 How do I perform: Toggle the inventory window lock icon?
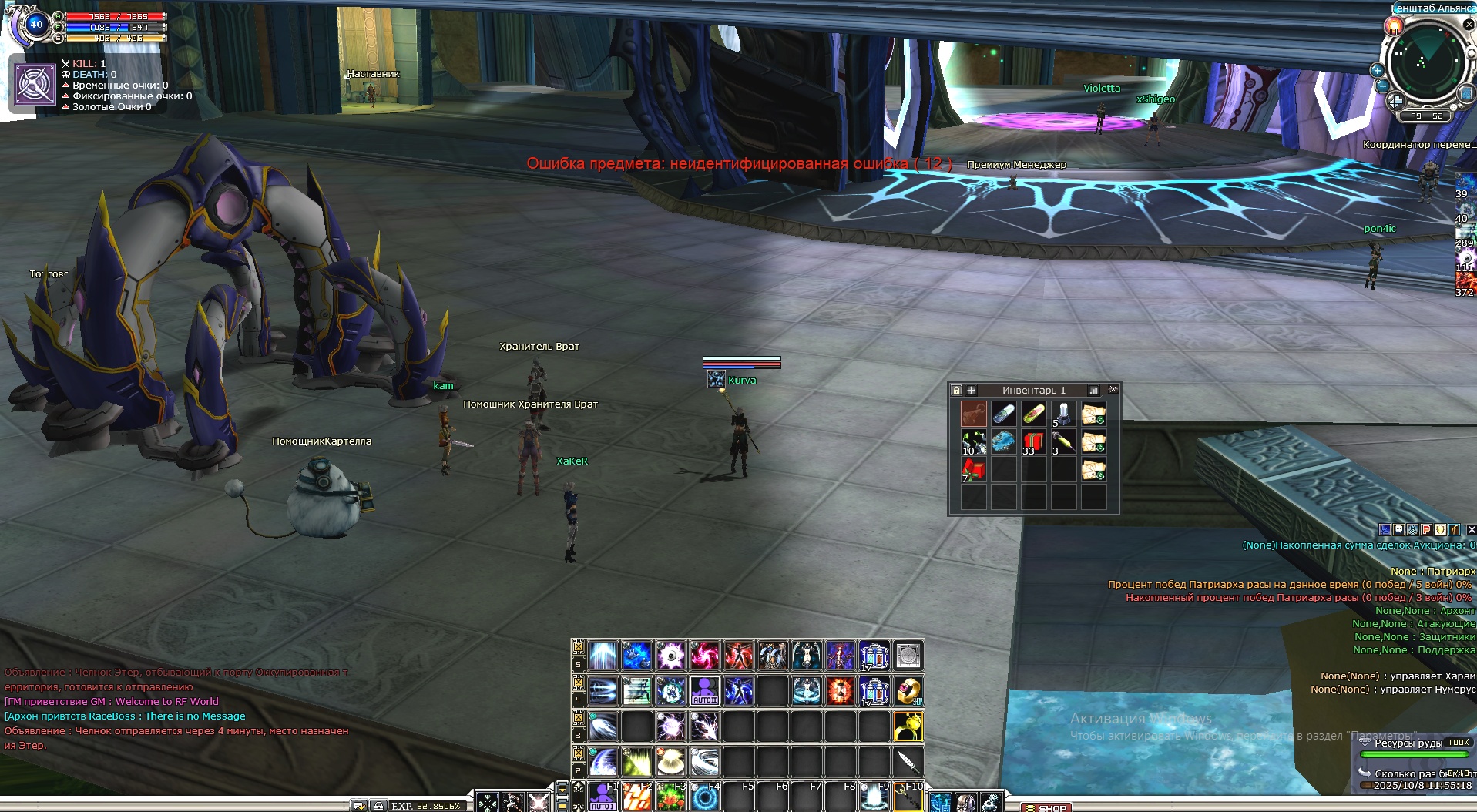pyautogui.click(x=956, y=391)
